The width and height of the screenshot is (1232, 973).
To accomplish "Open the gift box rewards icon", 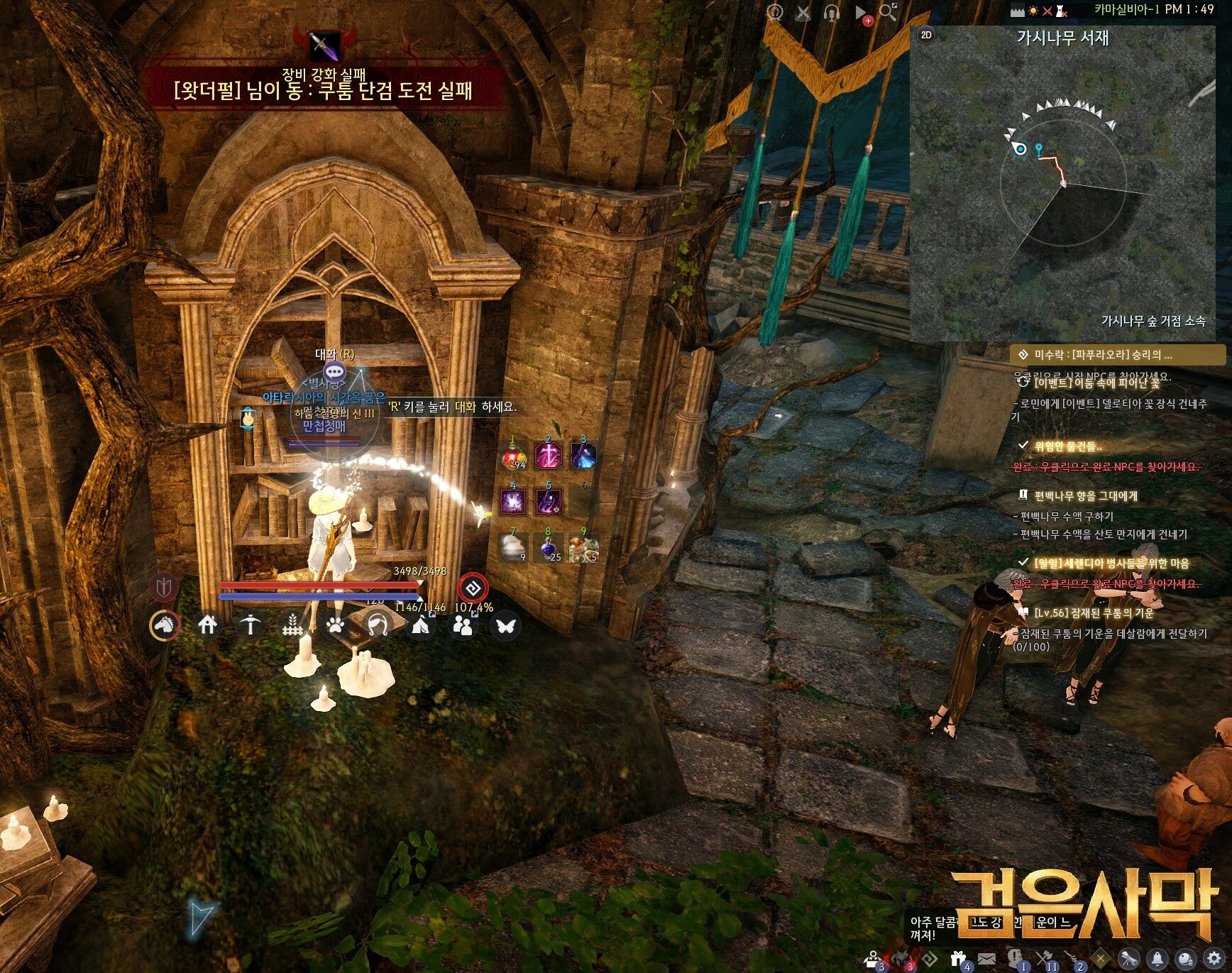I will [x=958, y=960].
